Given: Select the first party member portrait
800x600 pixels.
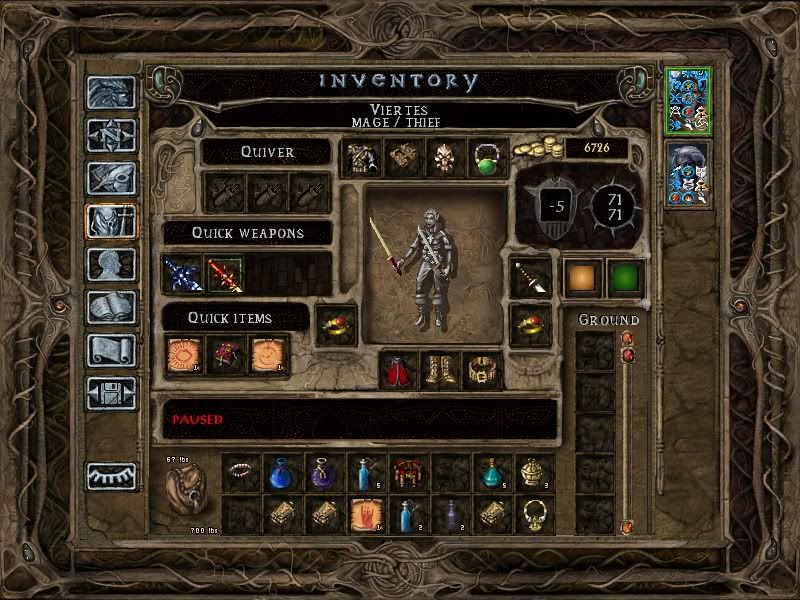Looking at the screenshot, I should click(x=687, y=102).
